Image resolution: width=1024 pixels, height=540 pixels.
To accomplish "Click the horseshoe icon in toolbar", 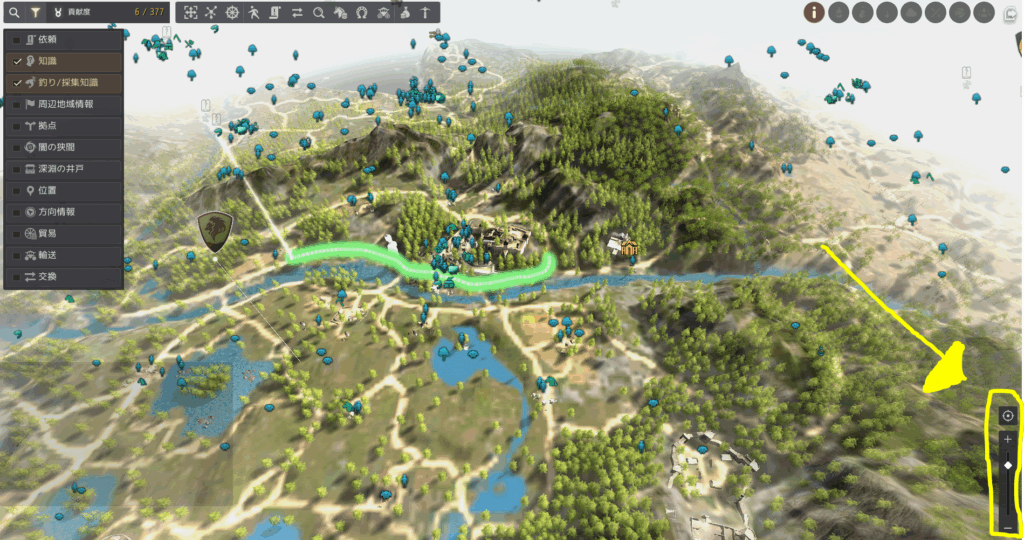I will click(361, 13).
